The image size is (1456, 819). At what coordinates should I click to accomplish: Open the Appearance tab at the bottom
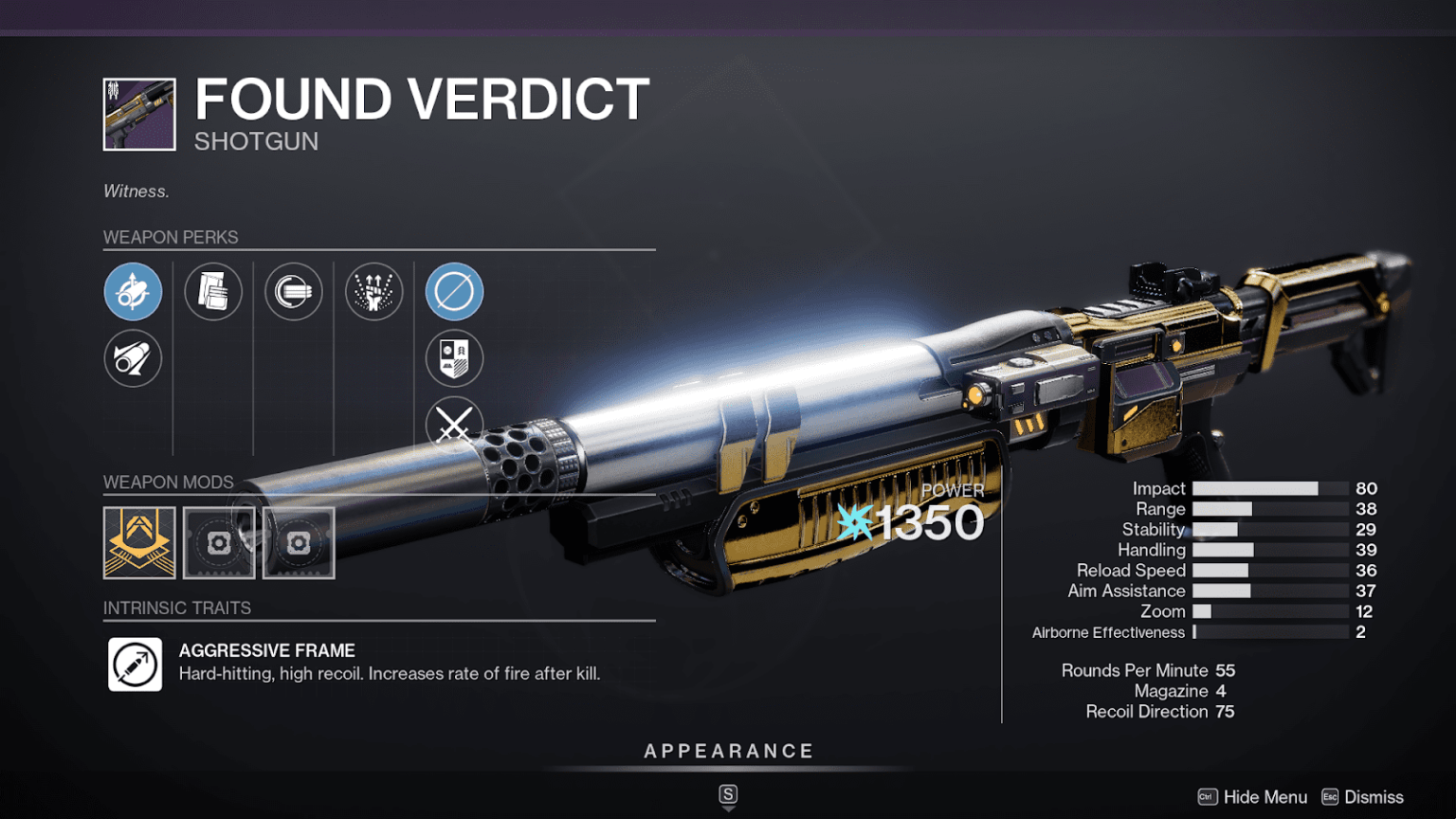pyautogui.click(x=728, y=750)
